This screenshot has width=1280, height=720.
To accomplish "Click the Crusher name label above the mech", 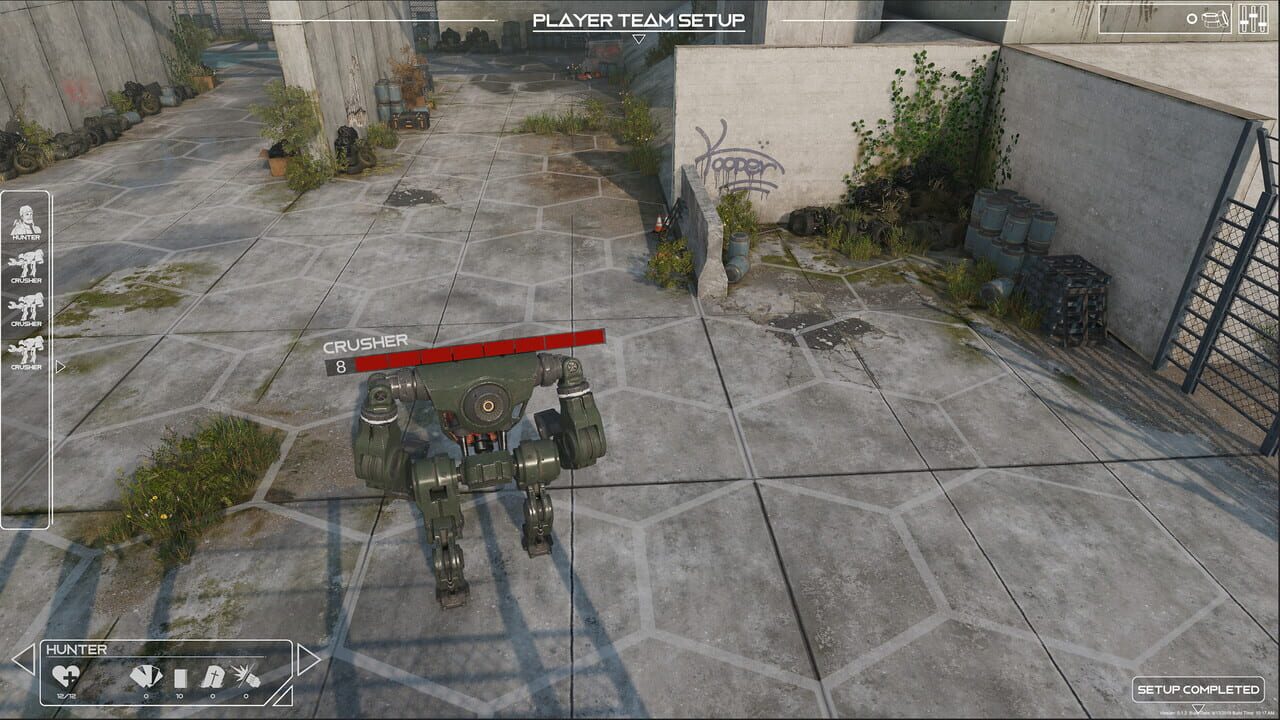I will point(365,344).
